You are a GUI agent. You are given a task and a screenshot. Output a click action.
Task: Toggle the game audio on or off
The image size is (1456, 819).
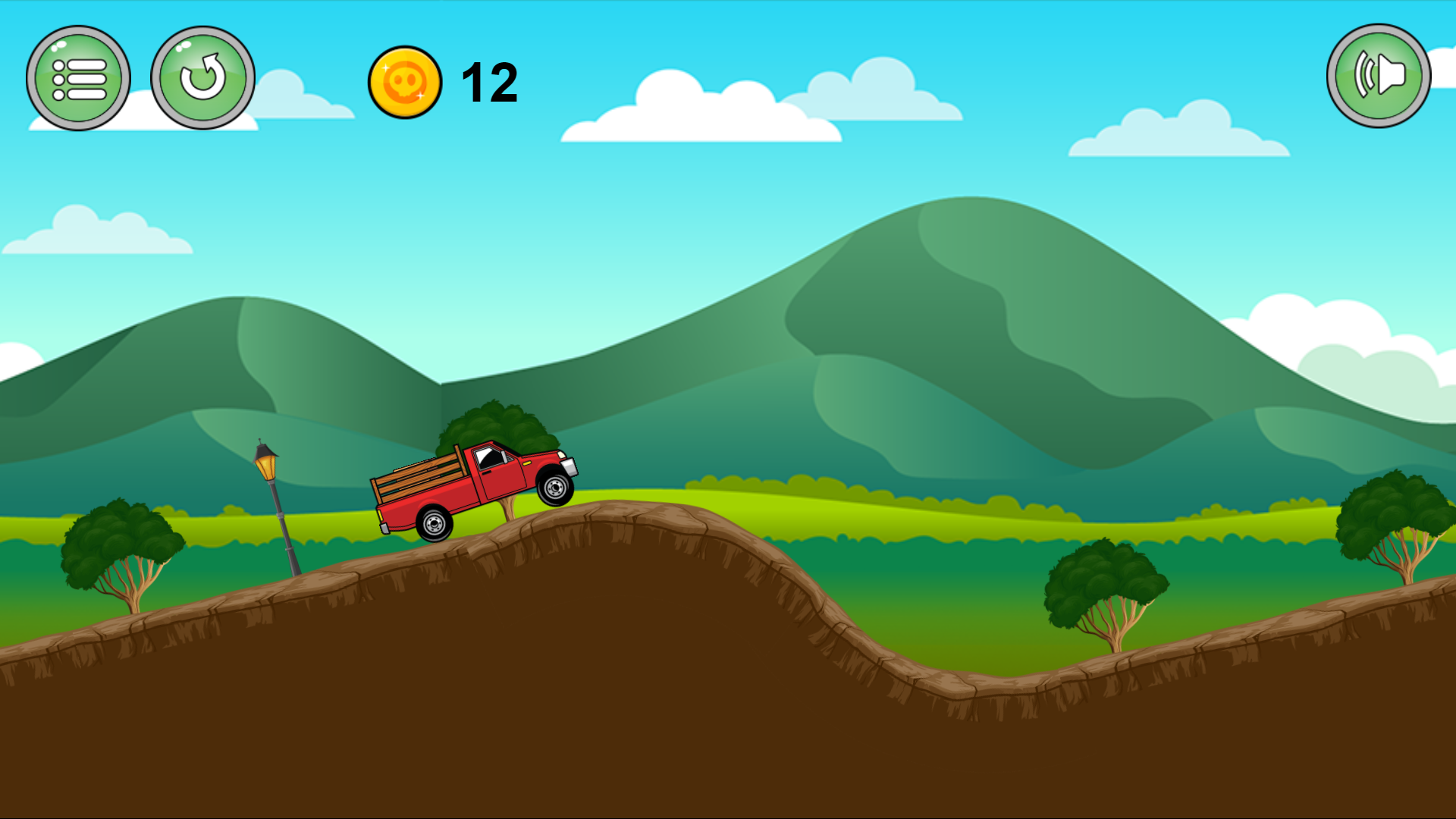click(x=1377, y=74)
